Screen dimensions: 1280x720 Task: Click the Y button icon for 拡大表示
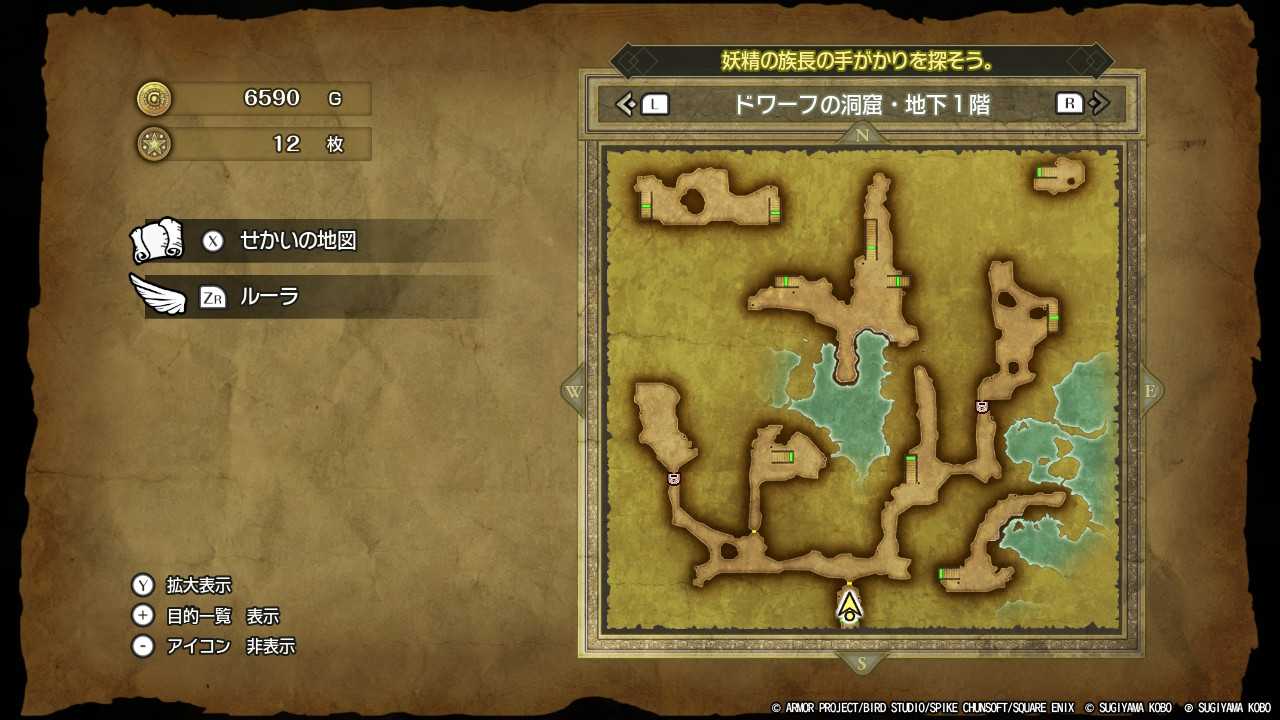[144, 584]
